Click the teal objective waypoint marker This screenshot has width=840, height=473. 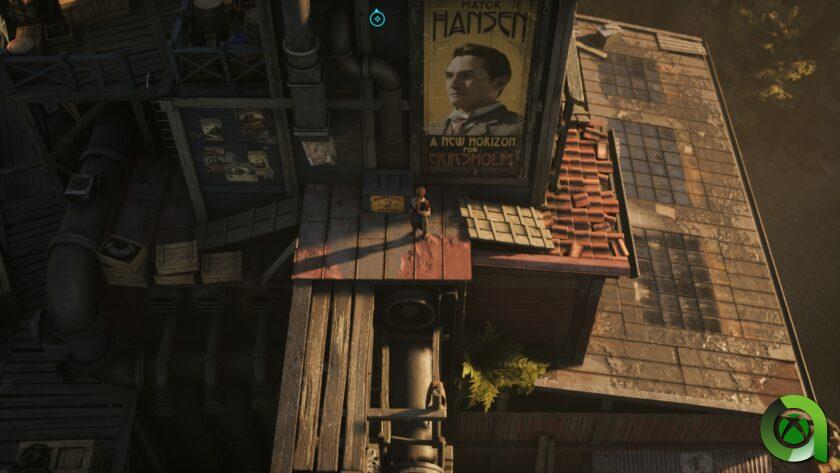coord(377,17)
